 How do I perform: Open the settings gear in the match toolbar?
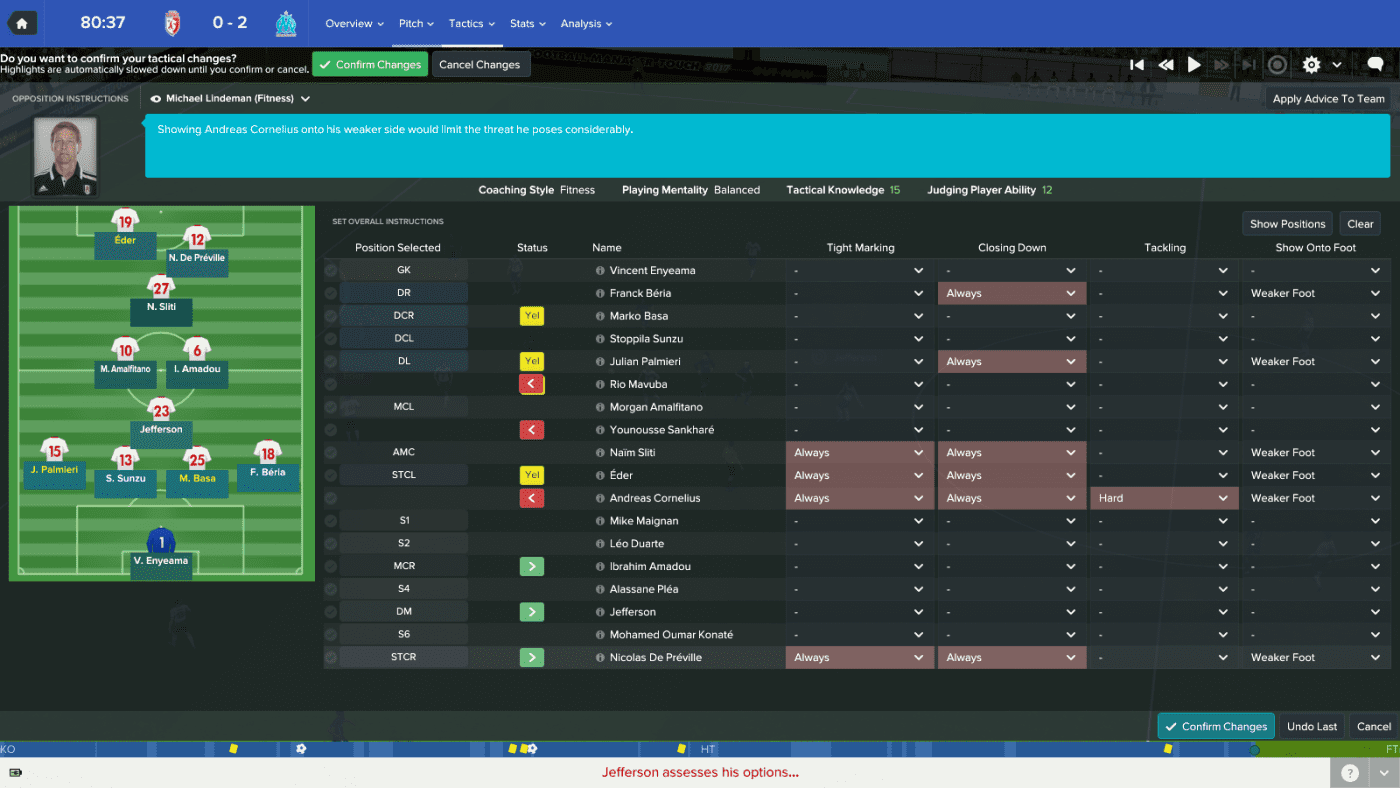(x=1311, y=64)
